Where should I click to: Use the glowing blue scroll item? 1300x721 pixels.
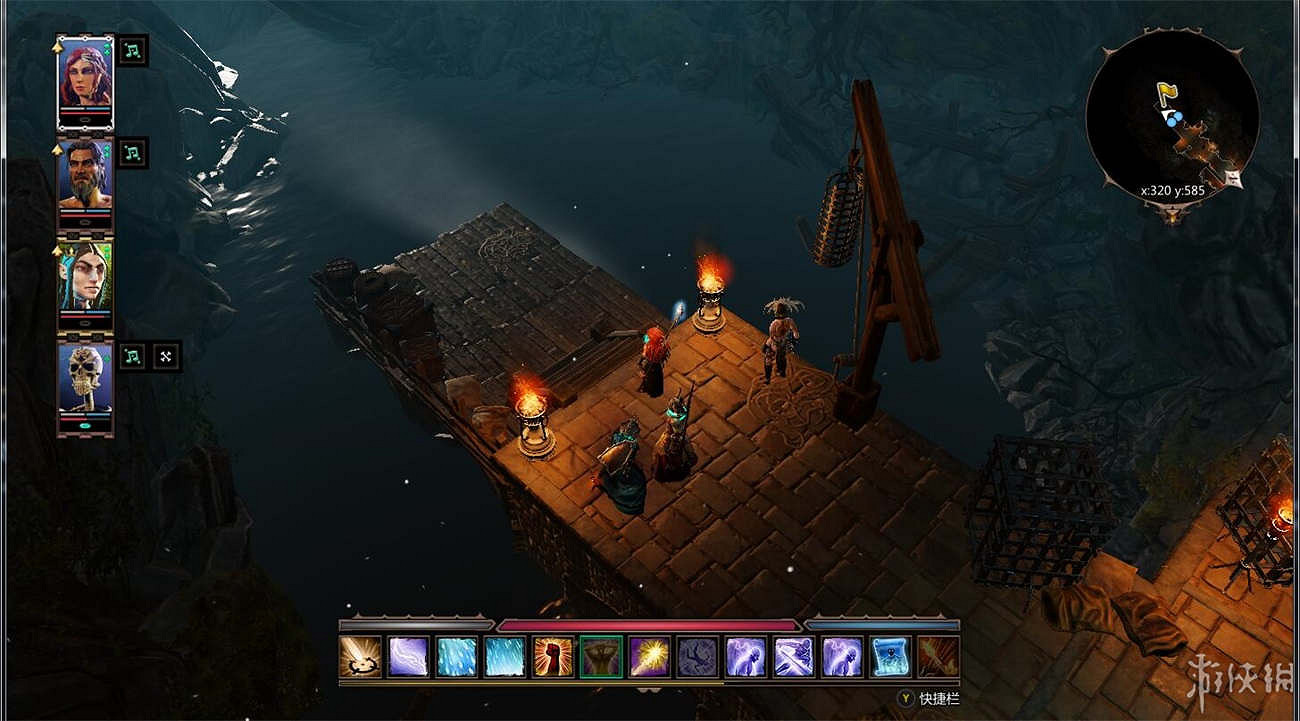(890, 657)
